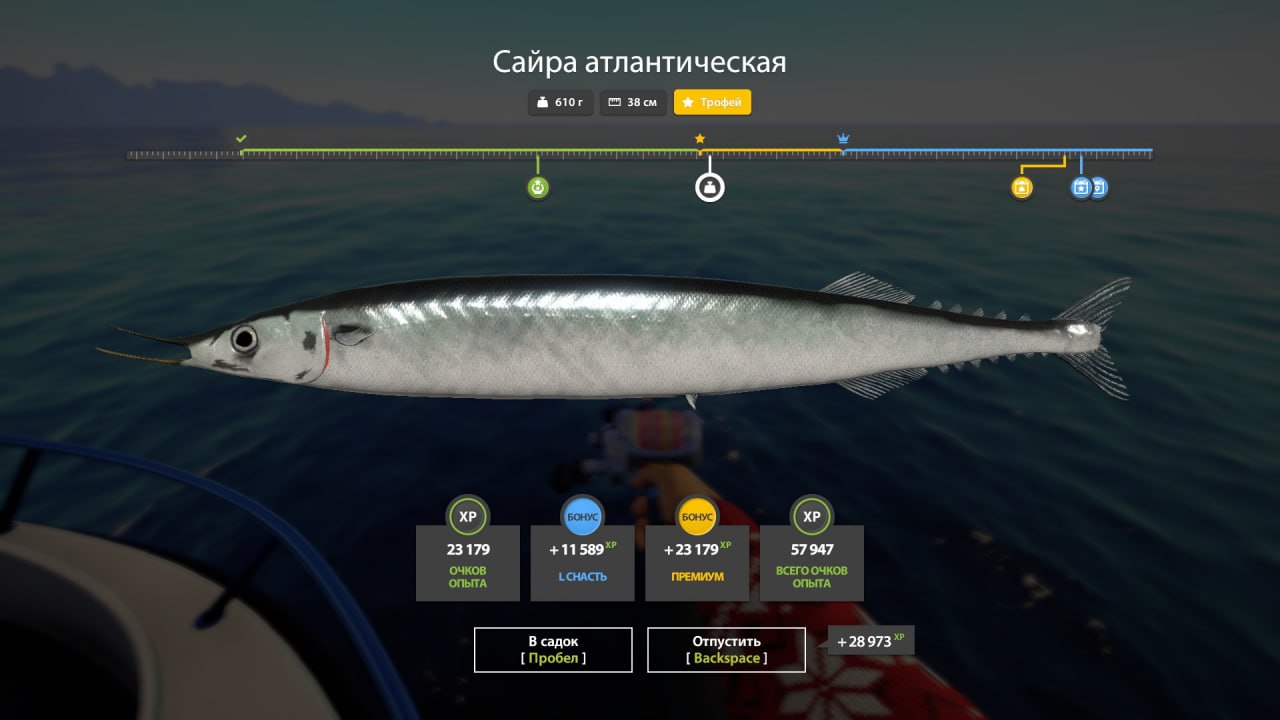Click the Atlantic saury fish image

620,330
